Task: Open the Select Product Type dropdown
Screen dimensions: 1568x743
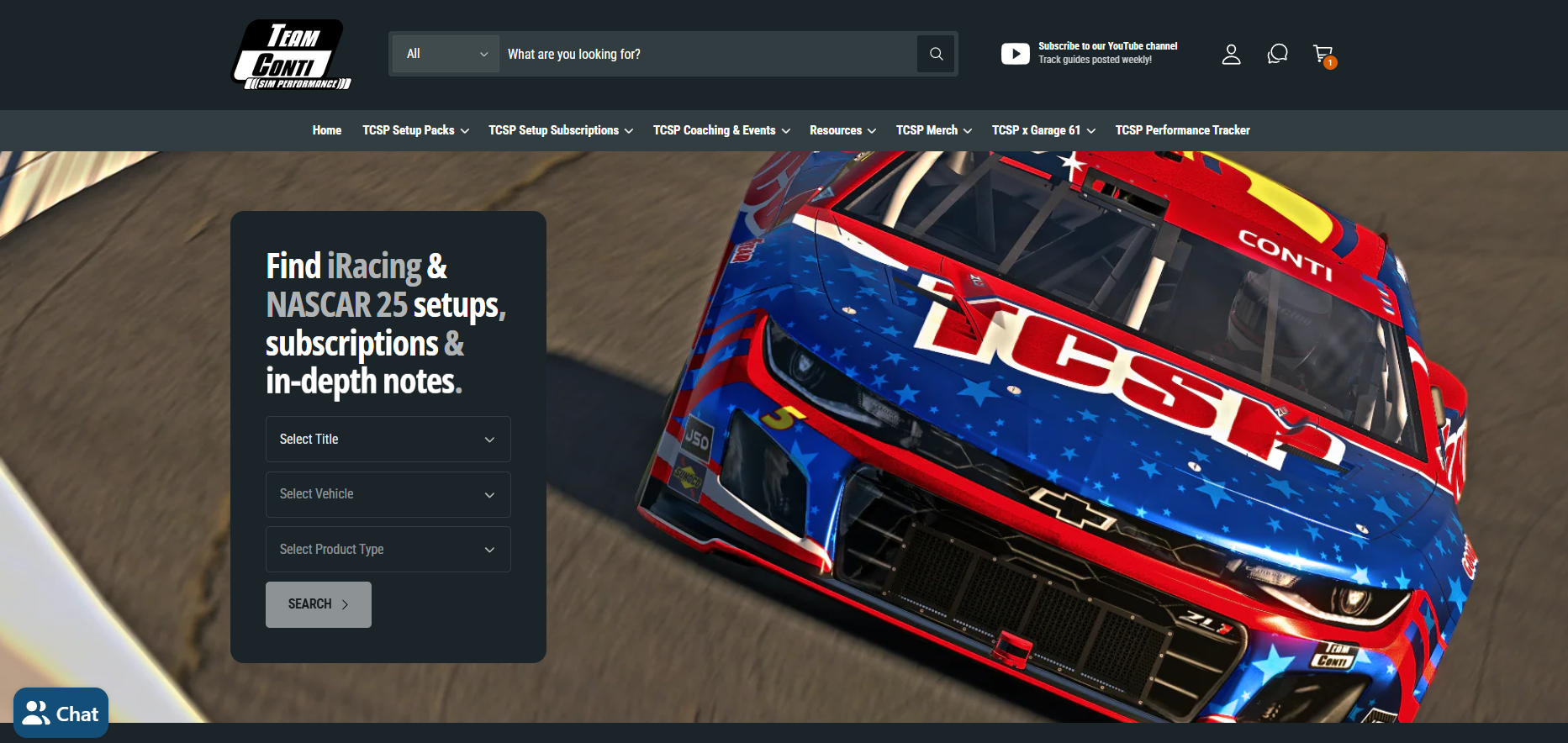Action: click(x=388, y=550)
